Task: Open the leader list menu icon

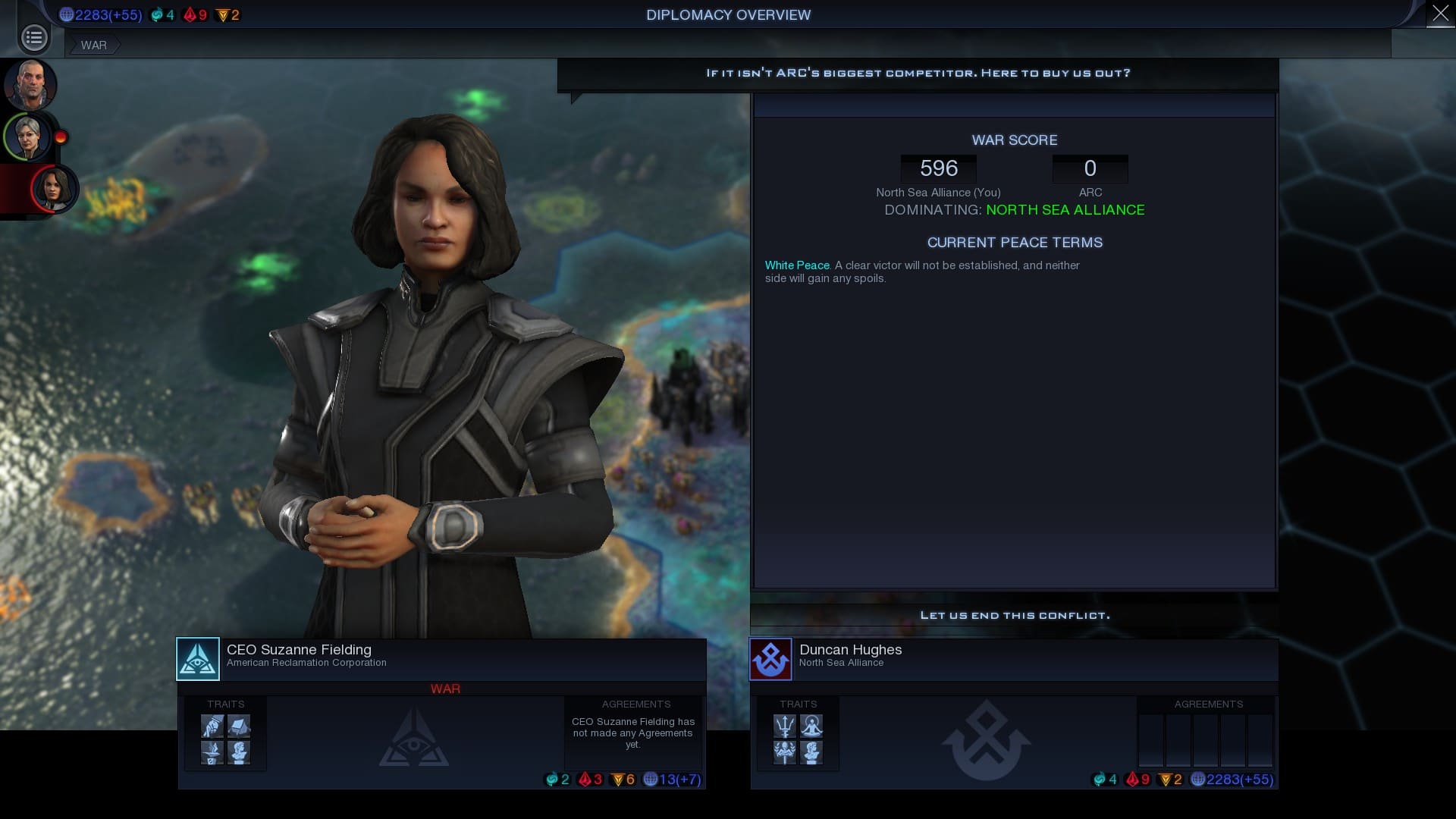Action: click(34, 37)
